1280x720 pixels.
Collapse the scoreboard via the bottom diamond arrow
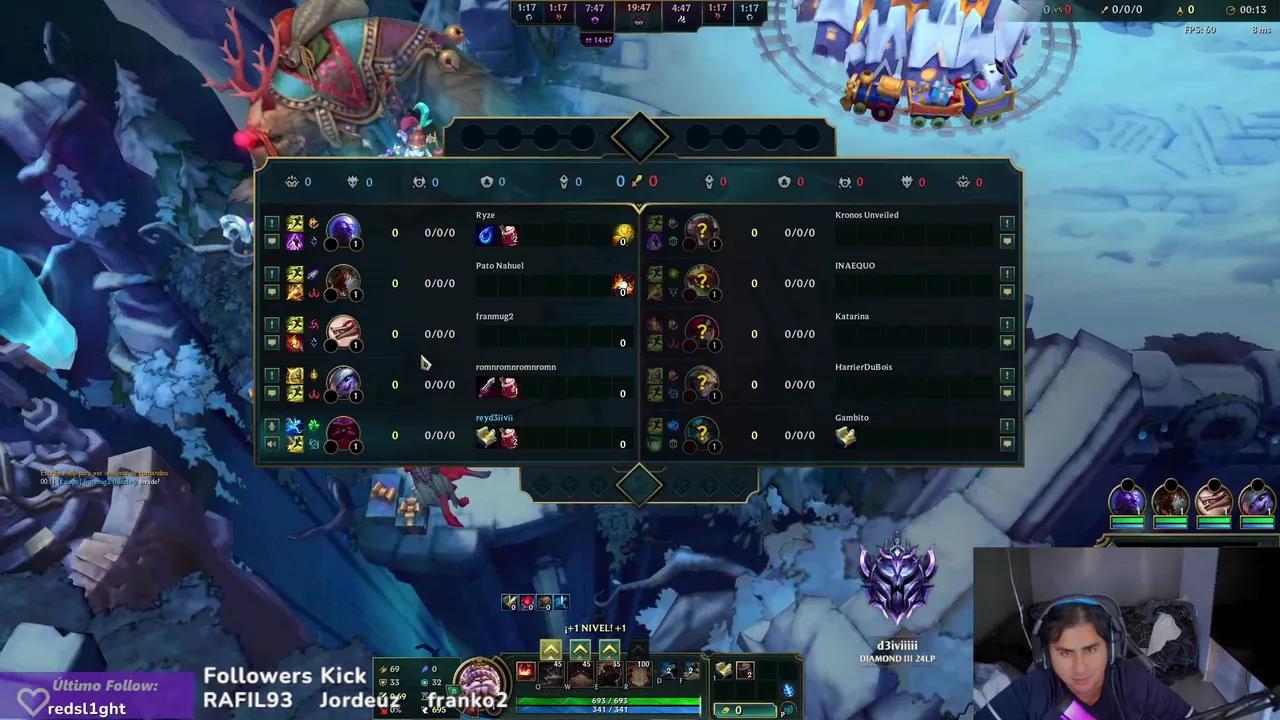tap(640, 485)
